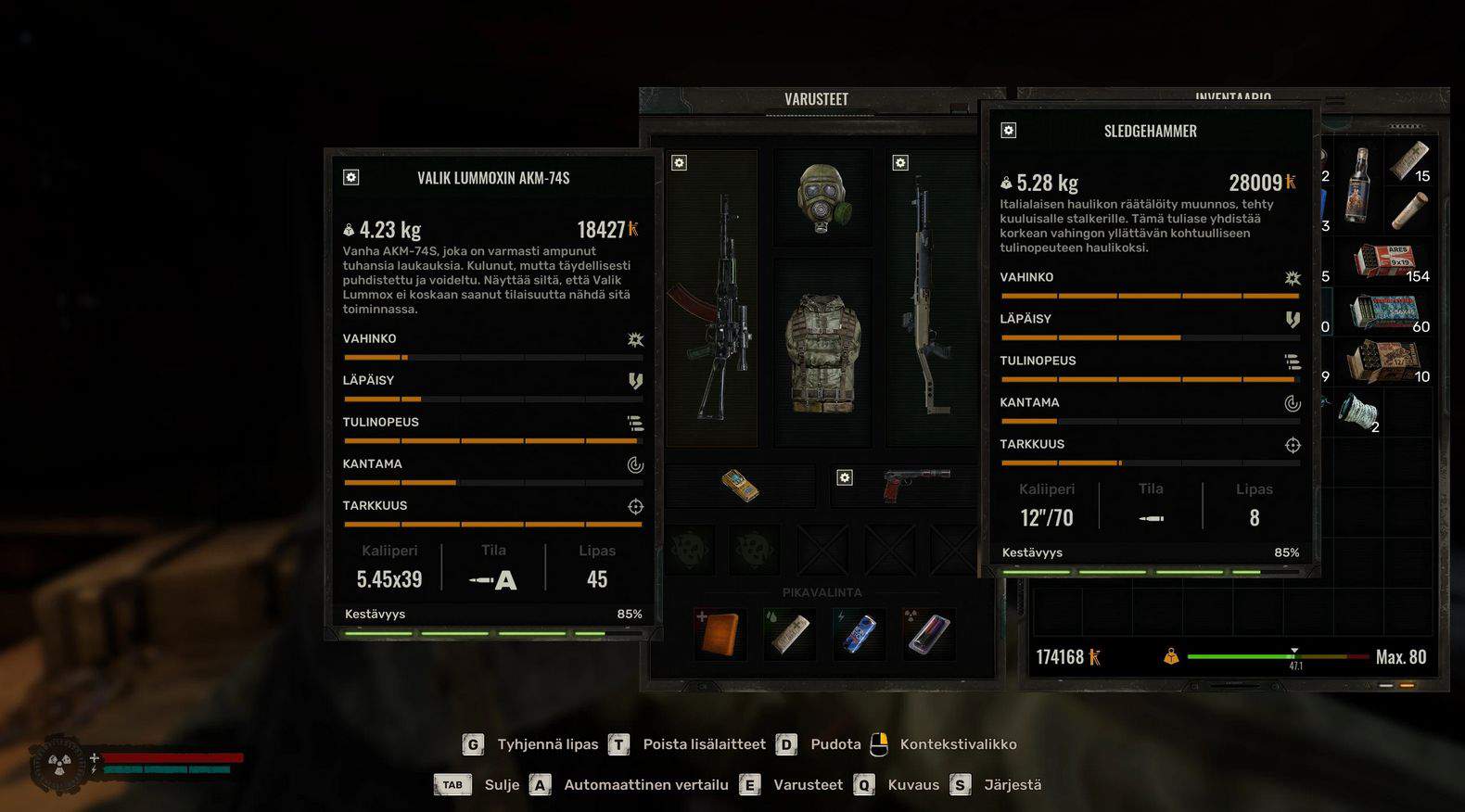Choose the orange medkit quick slot
Viewport: 1465px width, 812px height.
(x=720, y=634)
